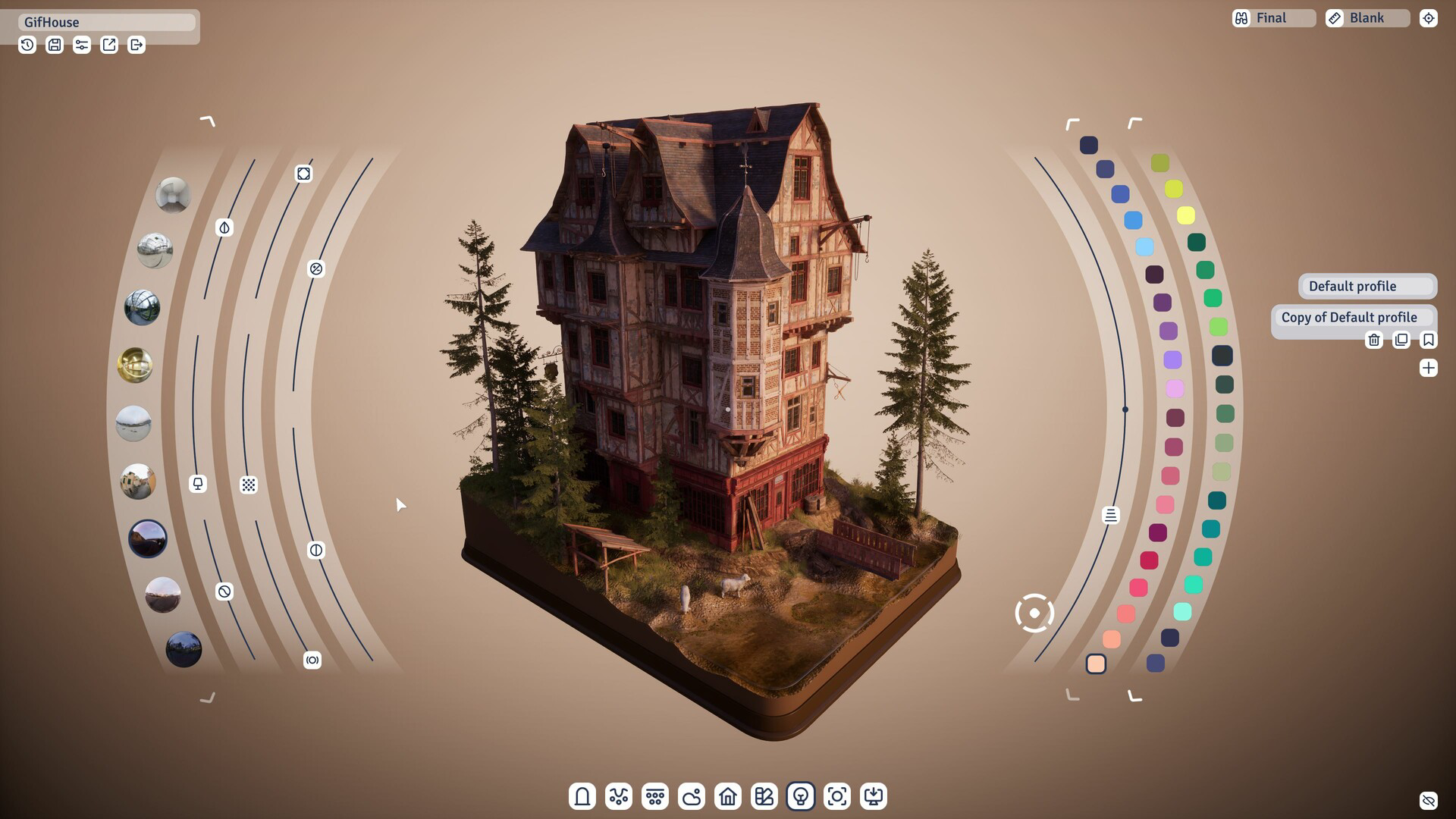Select the home environment tool in bottom toolbar
The width and height of the screenshot is (1456, 819).
click(728, 796)
